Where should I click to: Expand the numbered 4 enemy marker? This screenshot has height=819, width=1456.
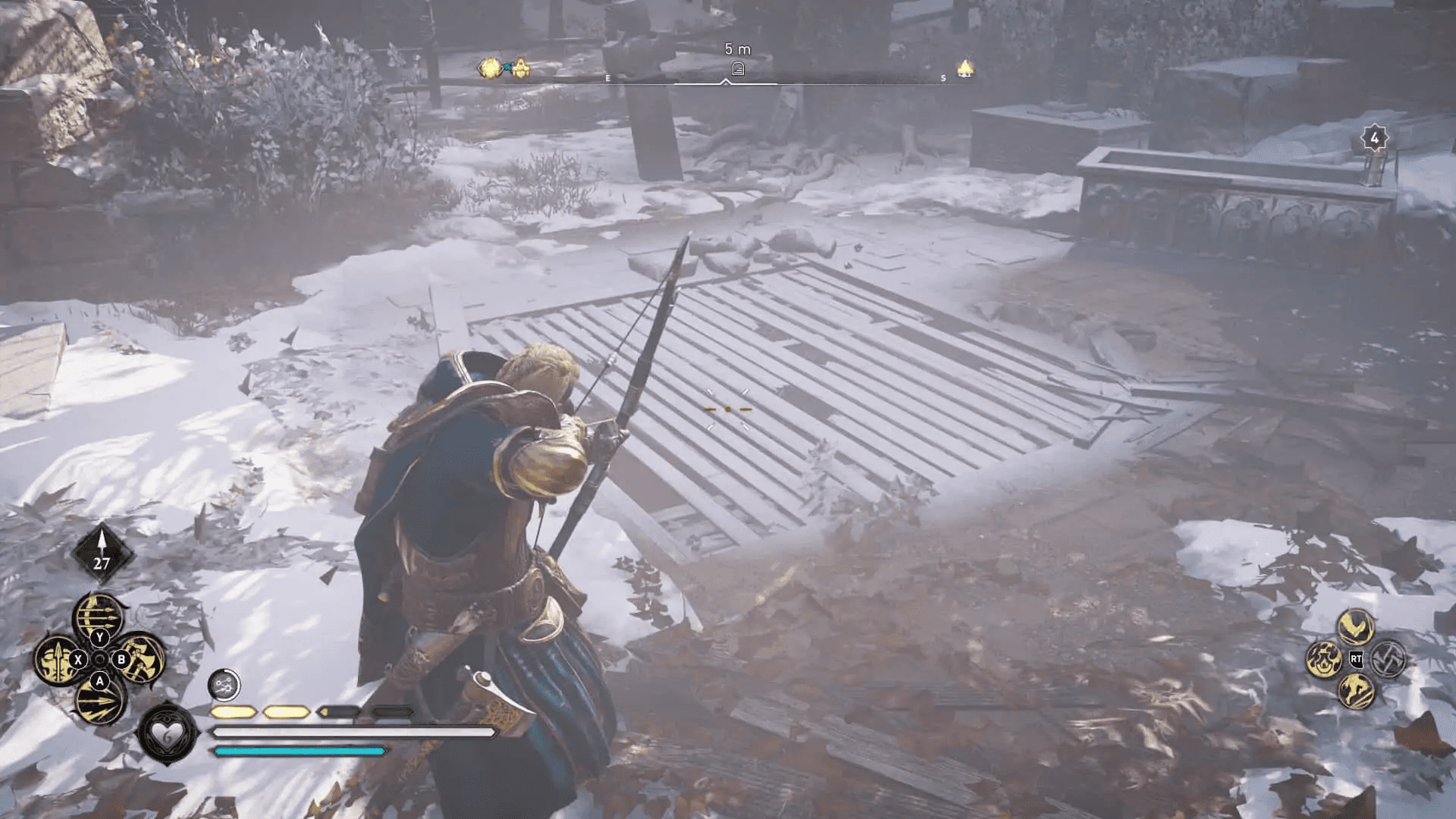(x=1373, y=136)
